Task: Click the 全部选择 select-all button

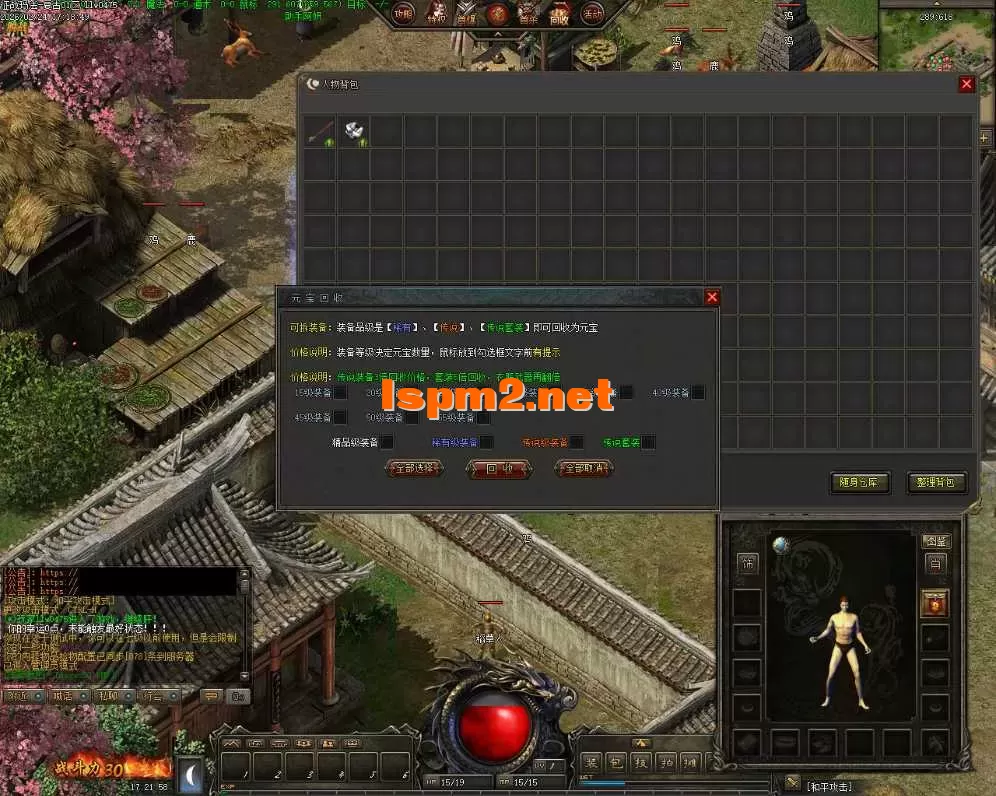Action: 413,468
